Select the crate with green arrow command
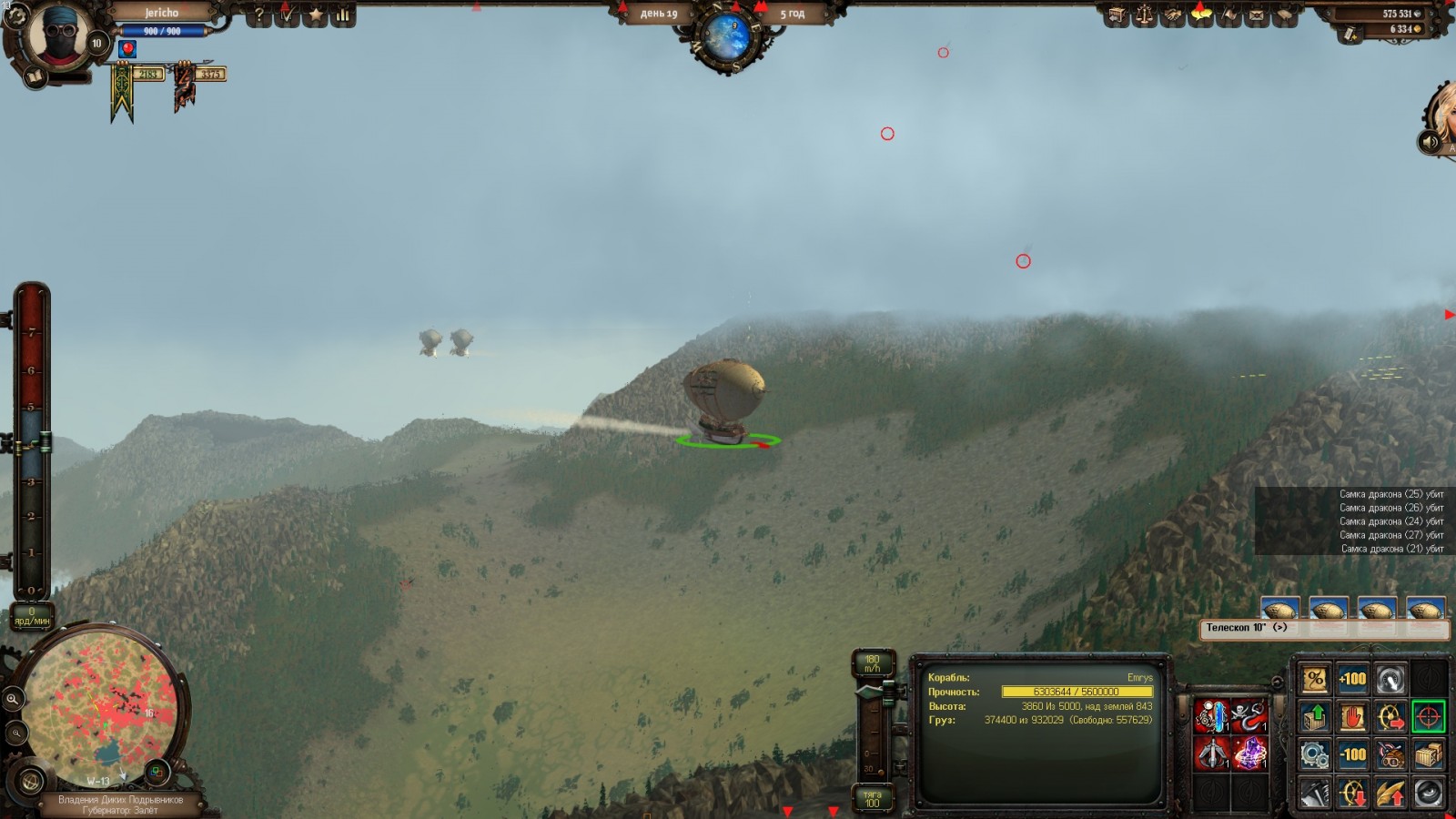 1314,717
